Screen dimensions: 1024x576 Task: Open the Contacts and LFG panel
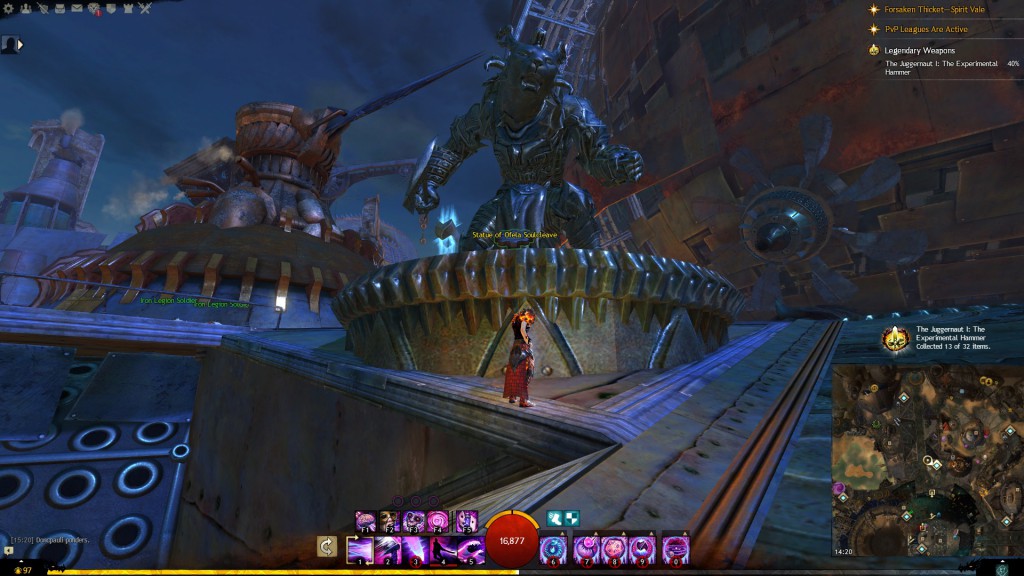pyautogui.click(x=27, y=8)
